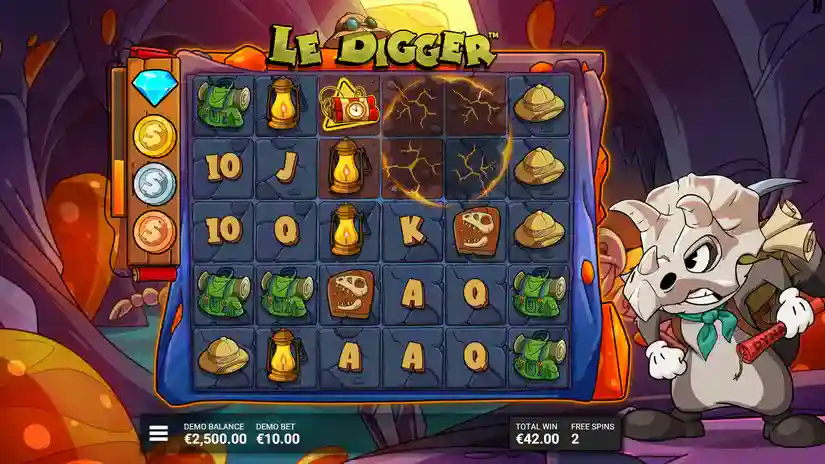Image resolution: width=825 pixels, height=464 pixels.
Task: Open the hamburger menu
Action: pyautogui.click(x=158, y=433)
